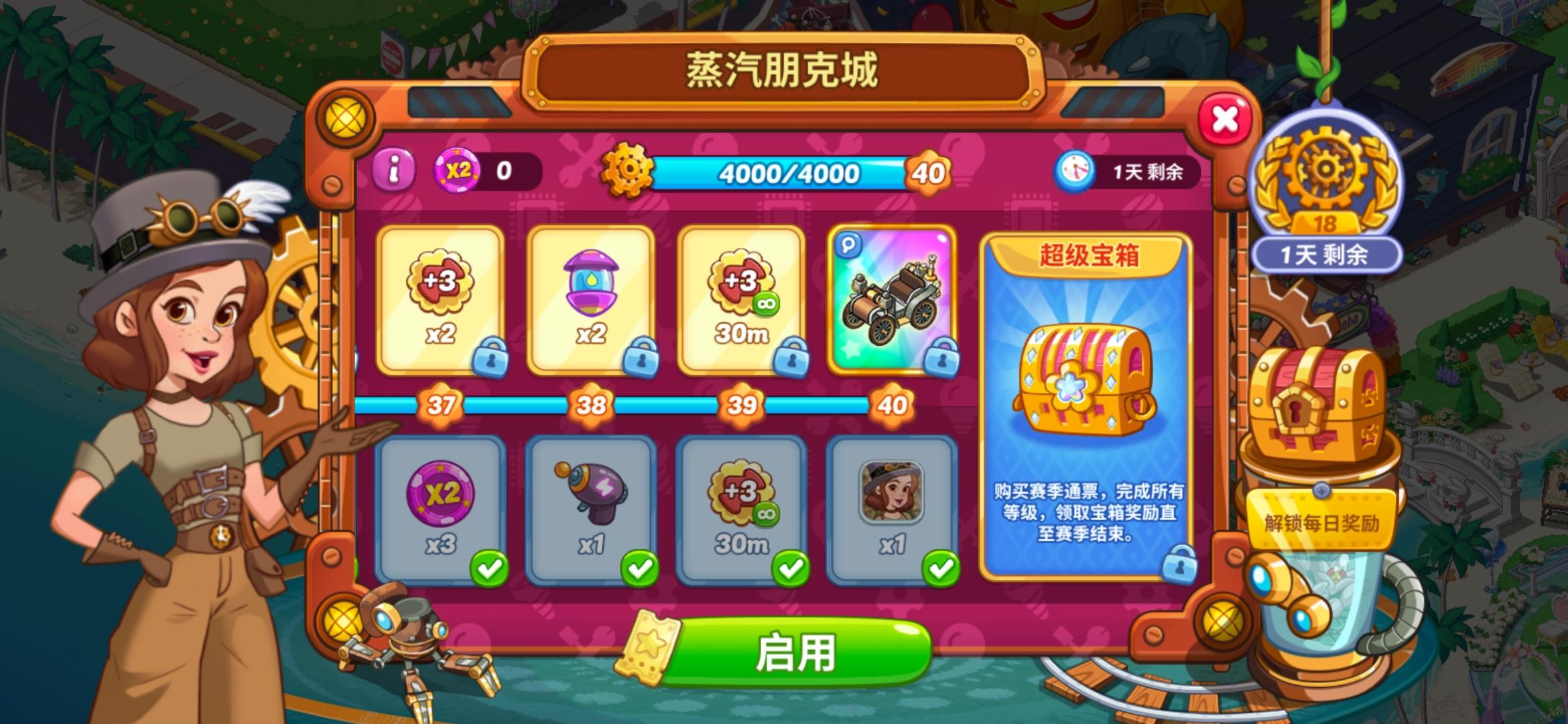The image size is (1568, 724).
Task: Tap the green checkmark on the ray gun reward
Action: click(640, 568)
